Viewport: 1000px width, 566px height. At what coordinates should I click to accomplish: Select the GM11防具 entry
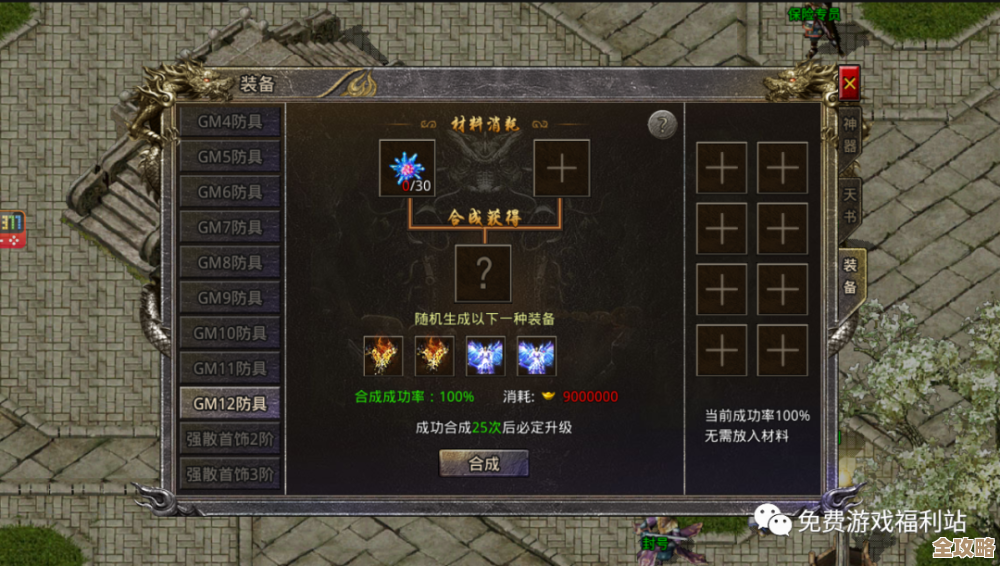[x=229, y=369]
